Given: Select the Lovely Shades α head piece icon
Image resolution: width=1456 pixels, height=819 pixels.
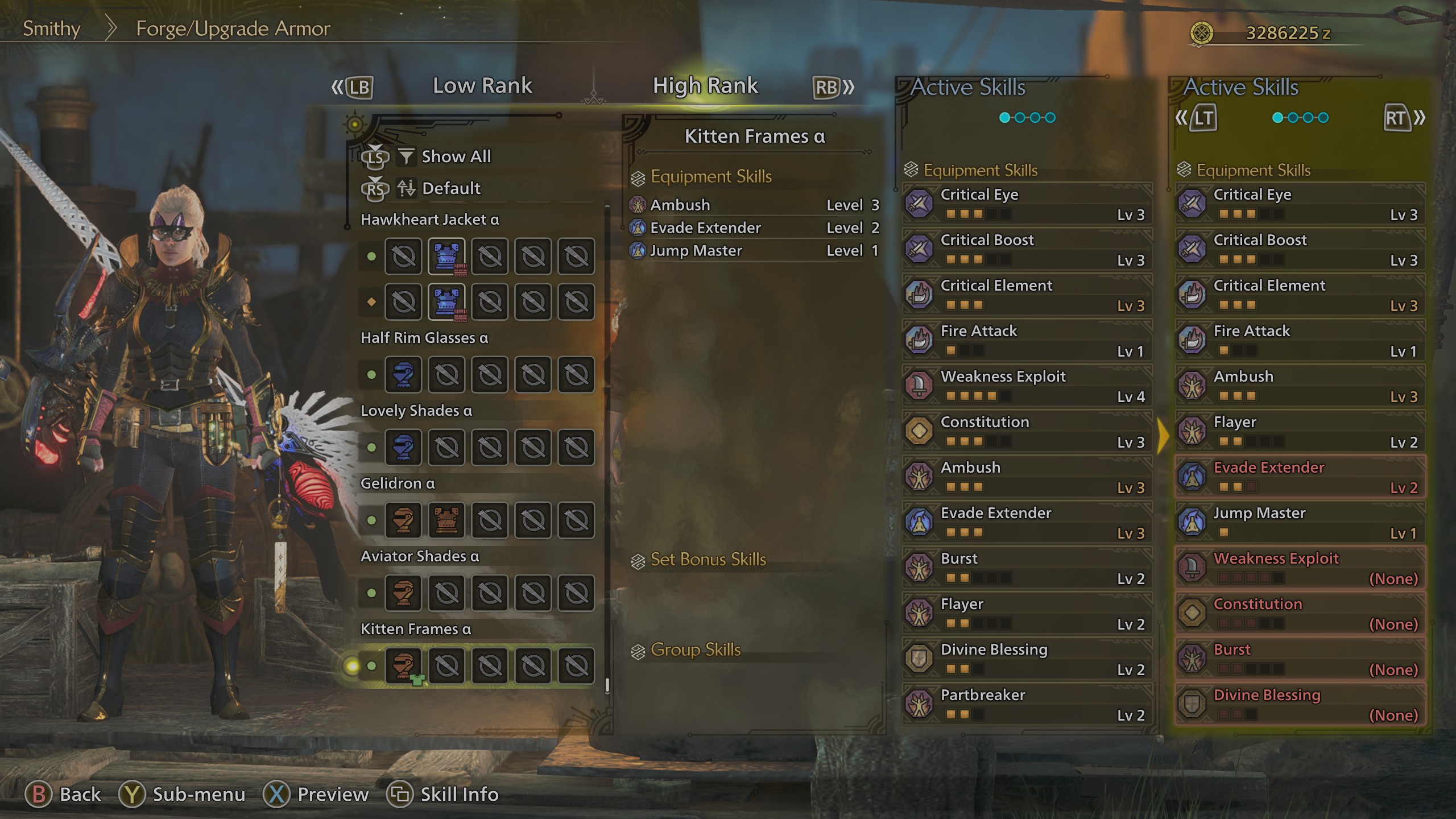Looking at the screenshot, I should 404,448.
